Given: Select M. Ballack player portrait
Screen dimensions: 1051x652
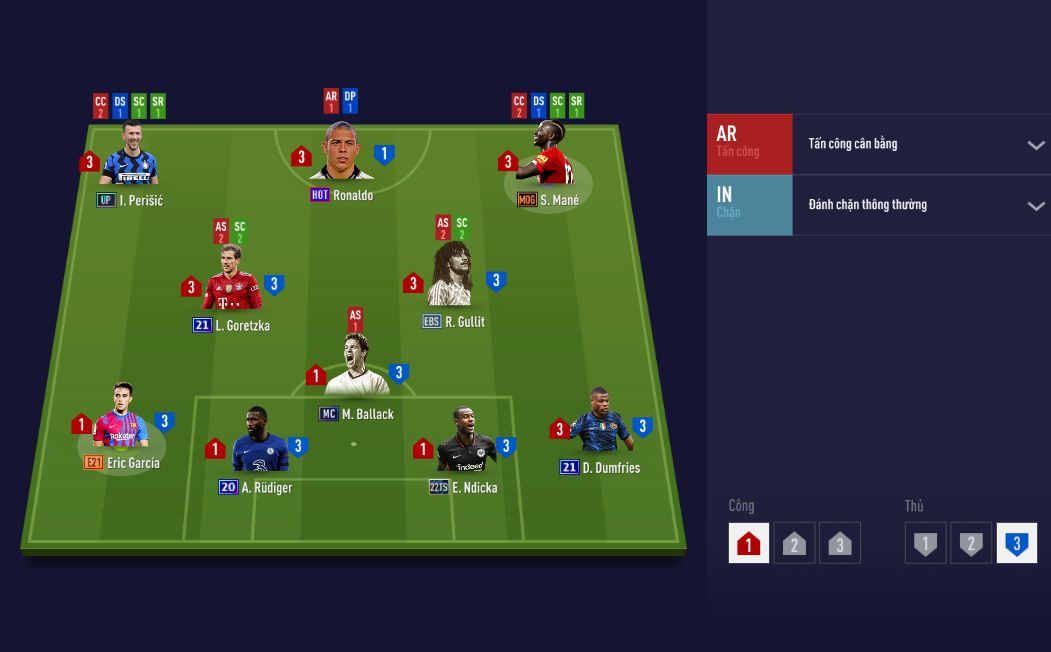Looking at the screenshot, I should pyautogui.click(x=357, y=368).
